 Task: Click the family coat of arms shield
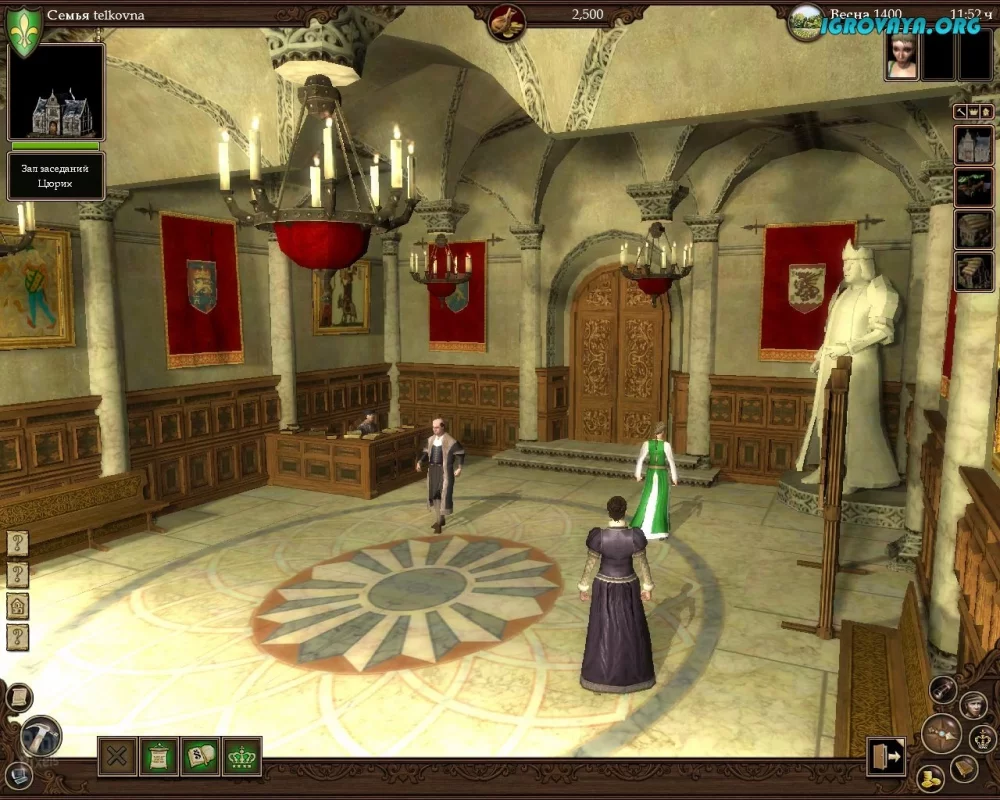pyautogui.click(x=24, y=30)
